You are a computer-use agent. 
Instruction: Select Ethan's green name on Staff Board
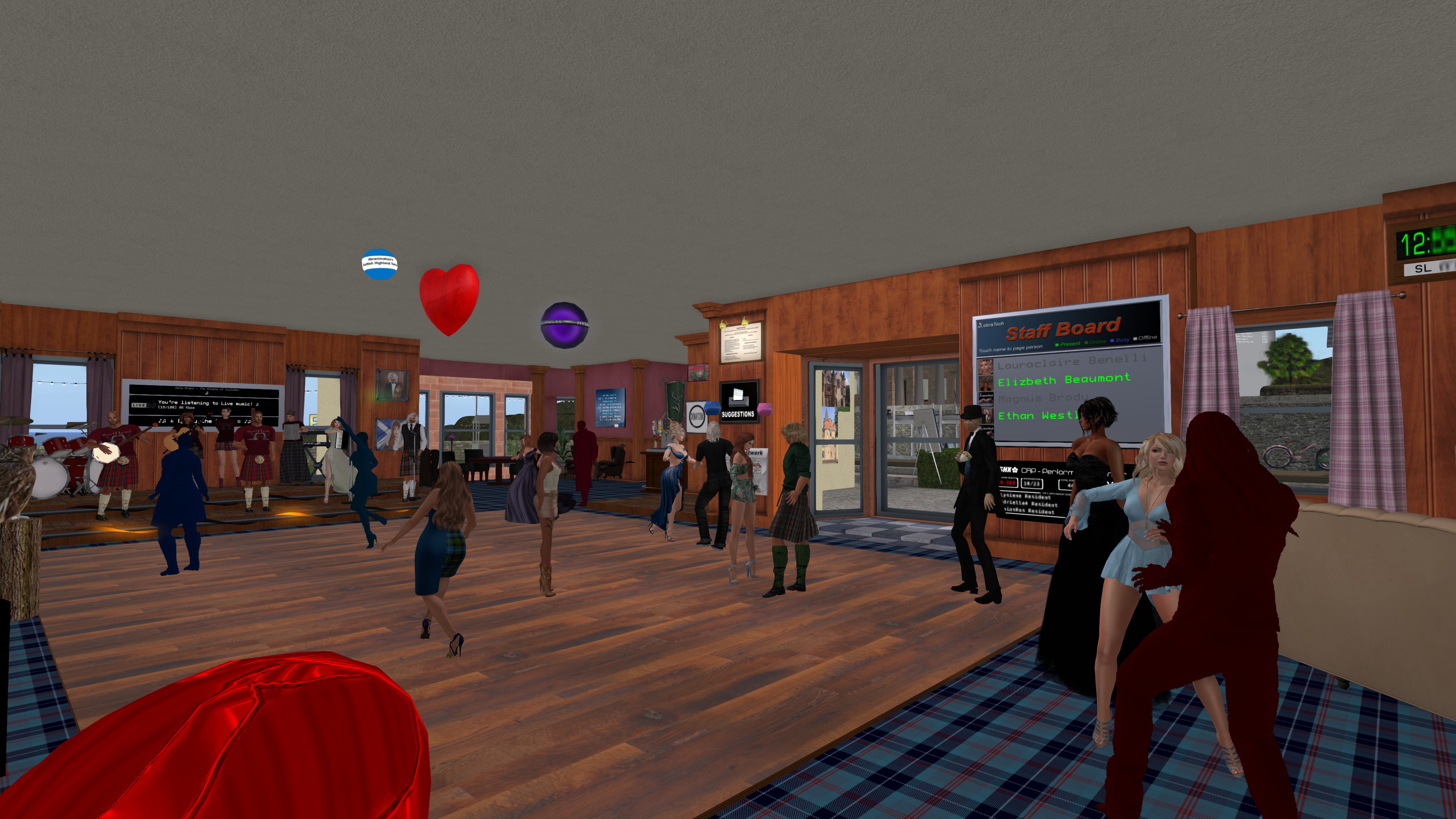pyautogui.click(x=1037, y=416)
